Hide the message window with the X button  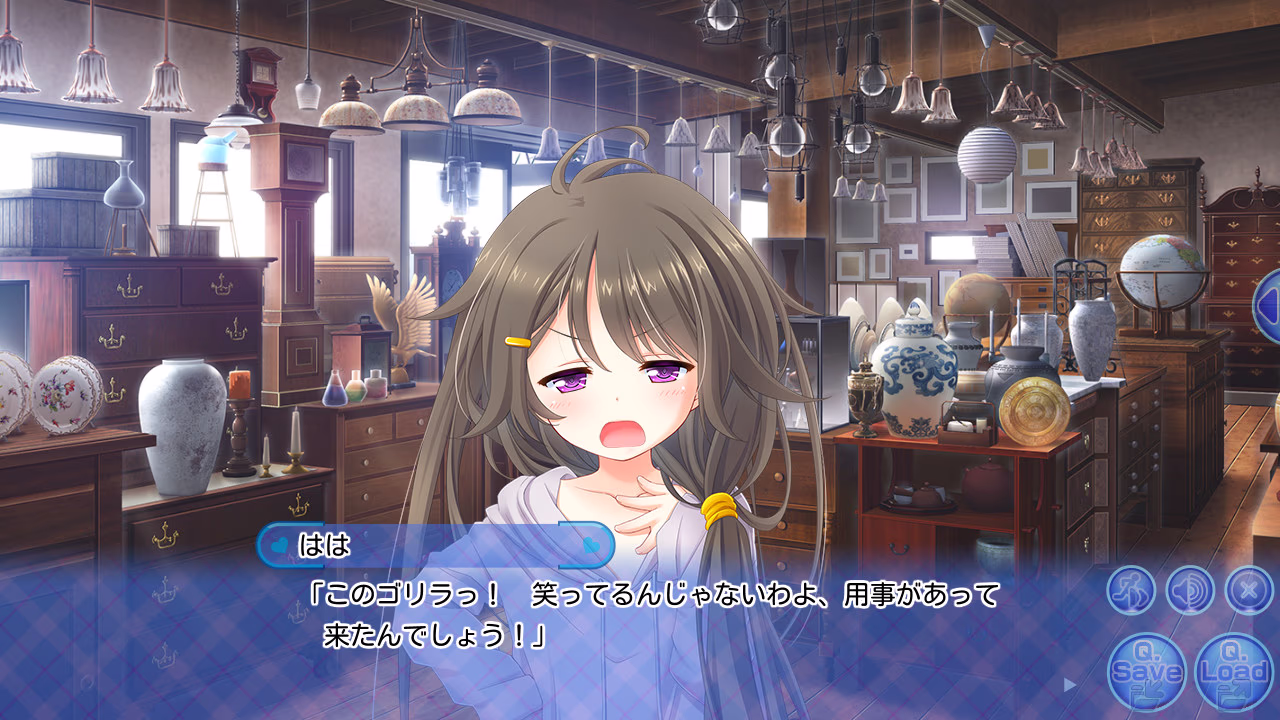[x=1248, y=590]
